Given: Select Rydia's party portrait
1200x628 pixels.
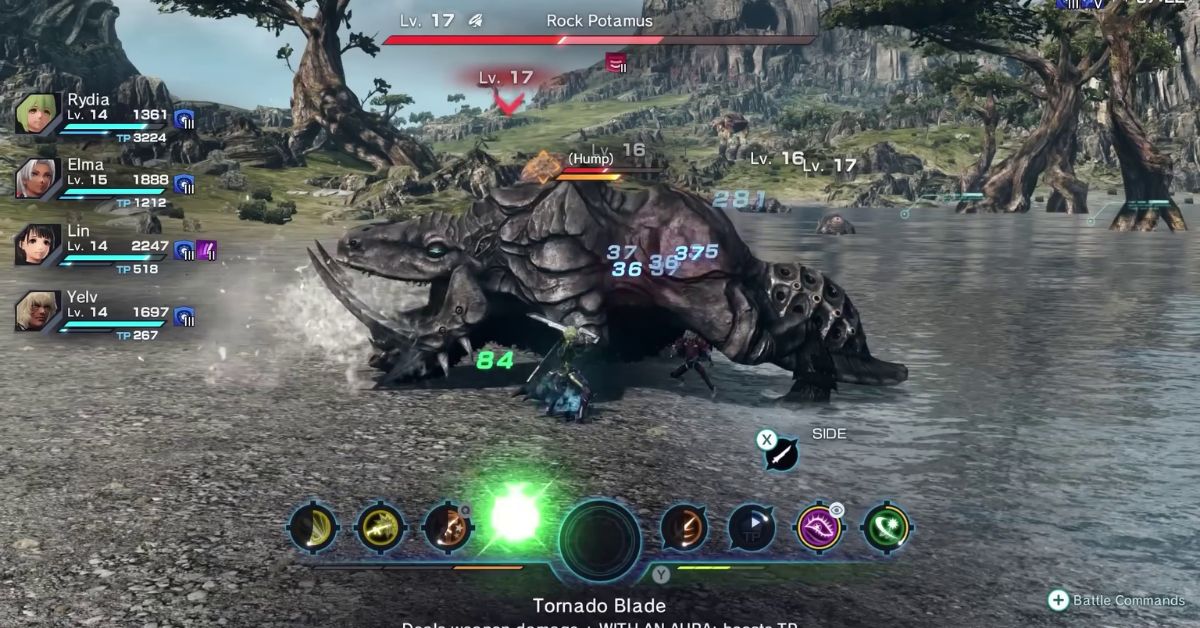Looking at the screenshot, I should (x=38, y=114).
